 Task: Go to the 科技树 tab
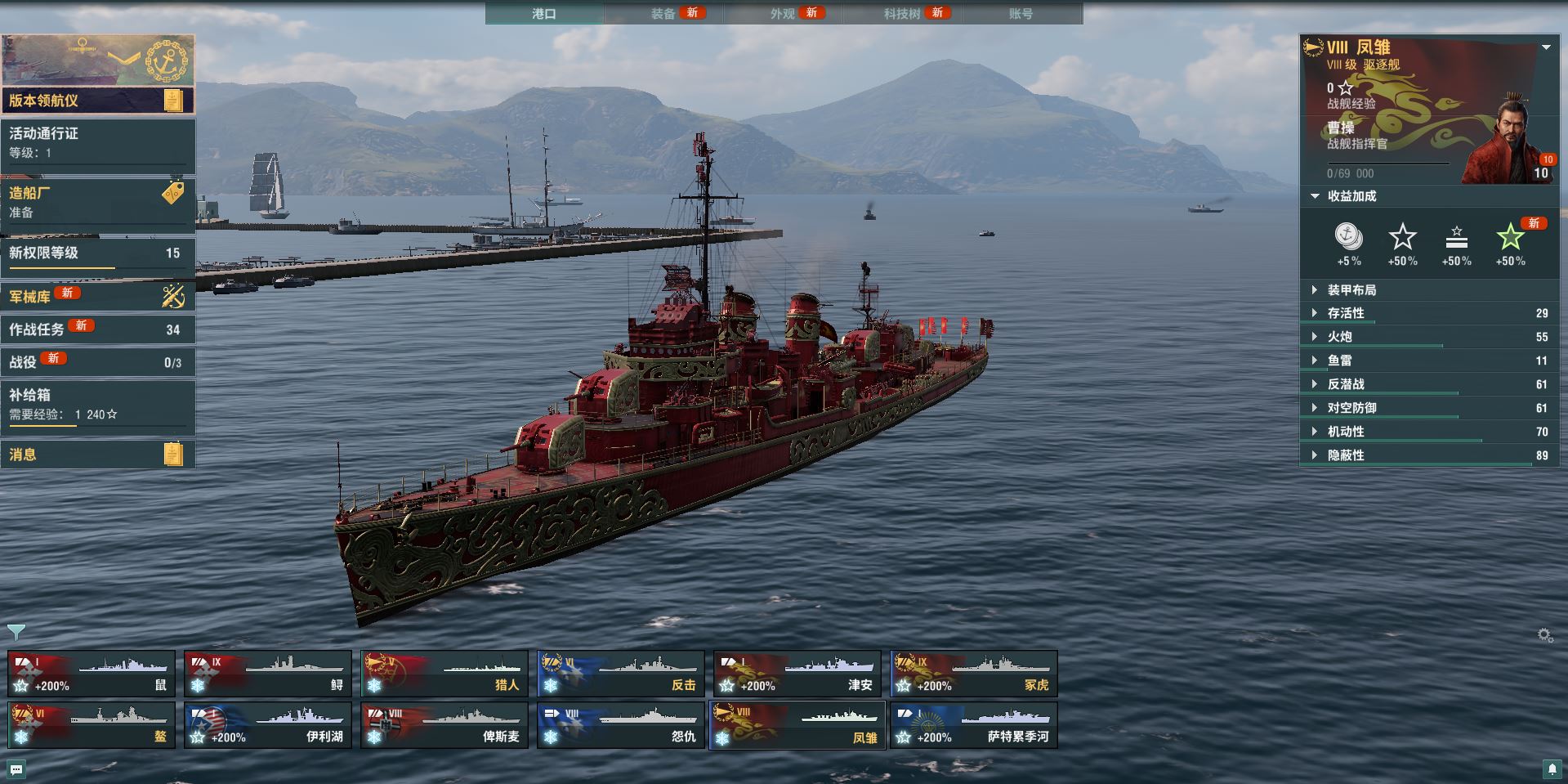[902, 13]
